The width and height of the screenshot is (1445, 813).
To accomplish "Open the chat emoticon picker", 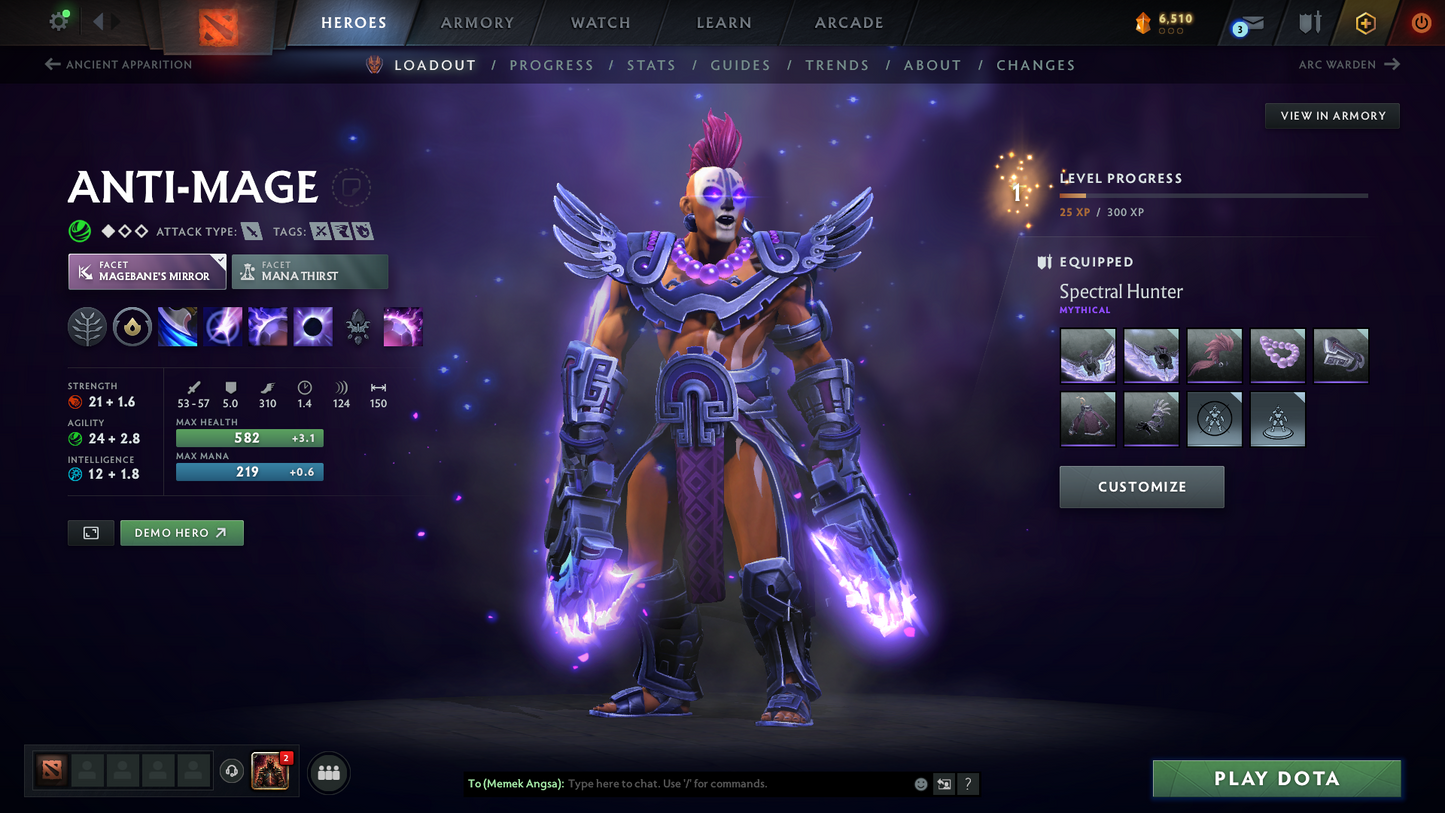I will point(920,784).
